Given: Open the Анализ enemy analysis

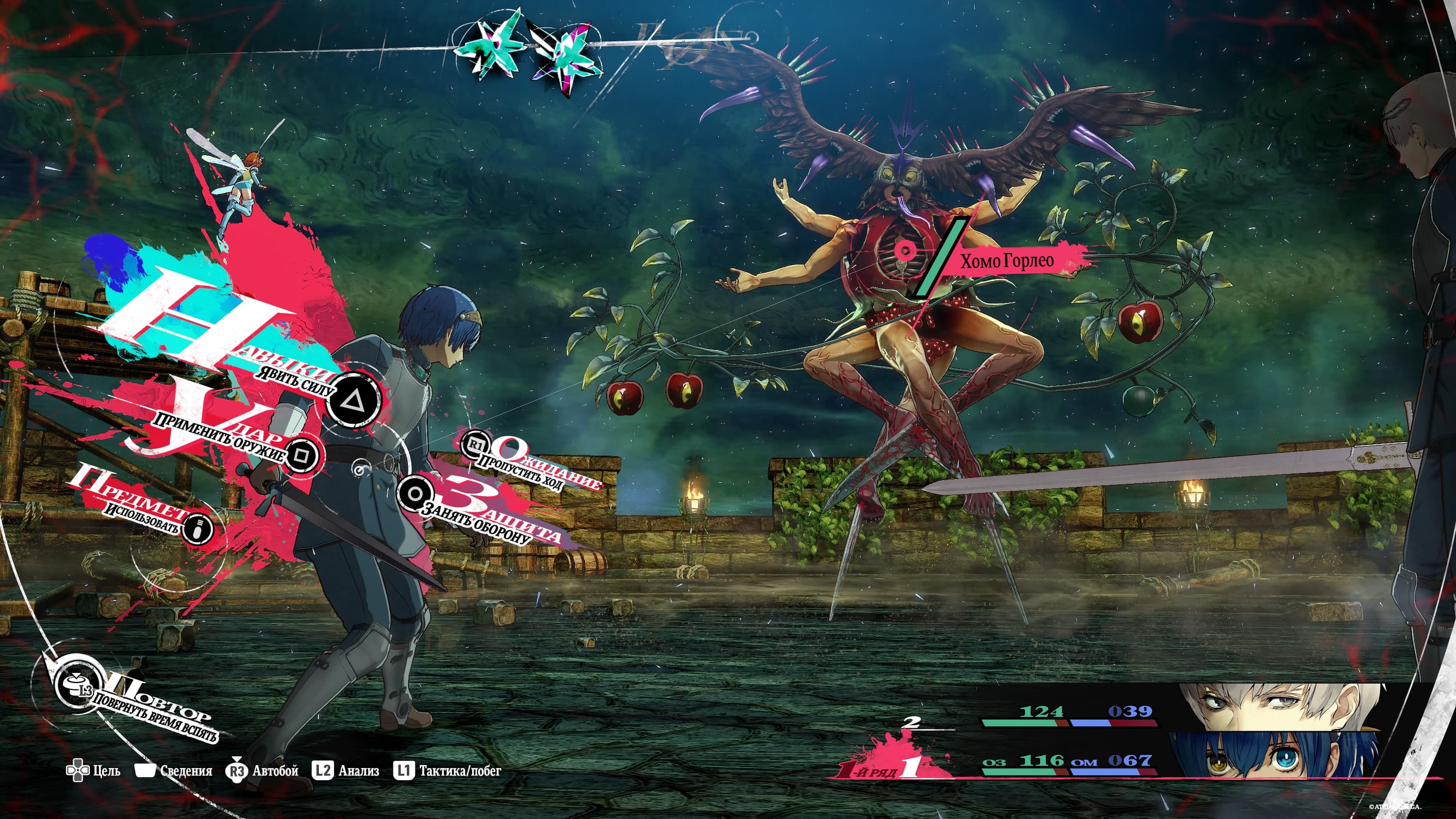Looking at the screenshot, I should [346, 771].
